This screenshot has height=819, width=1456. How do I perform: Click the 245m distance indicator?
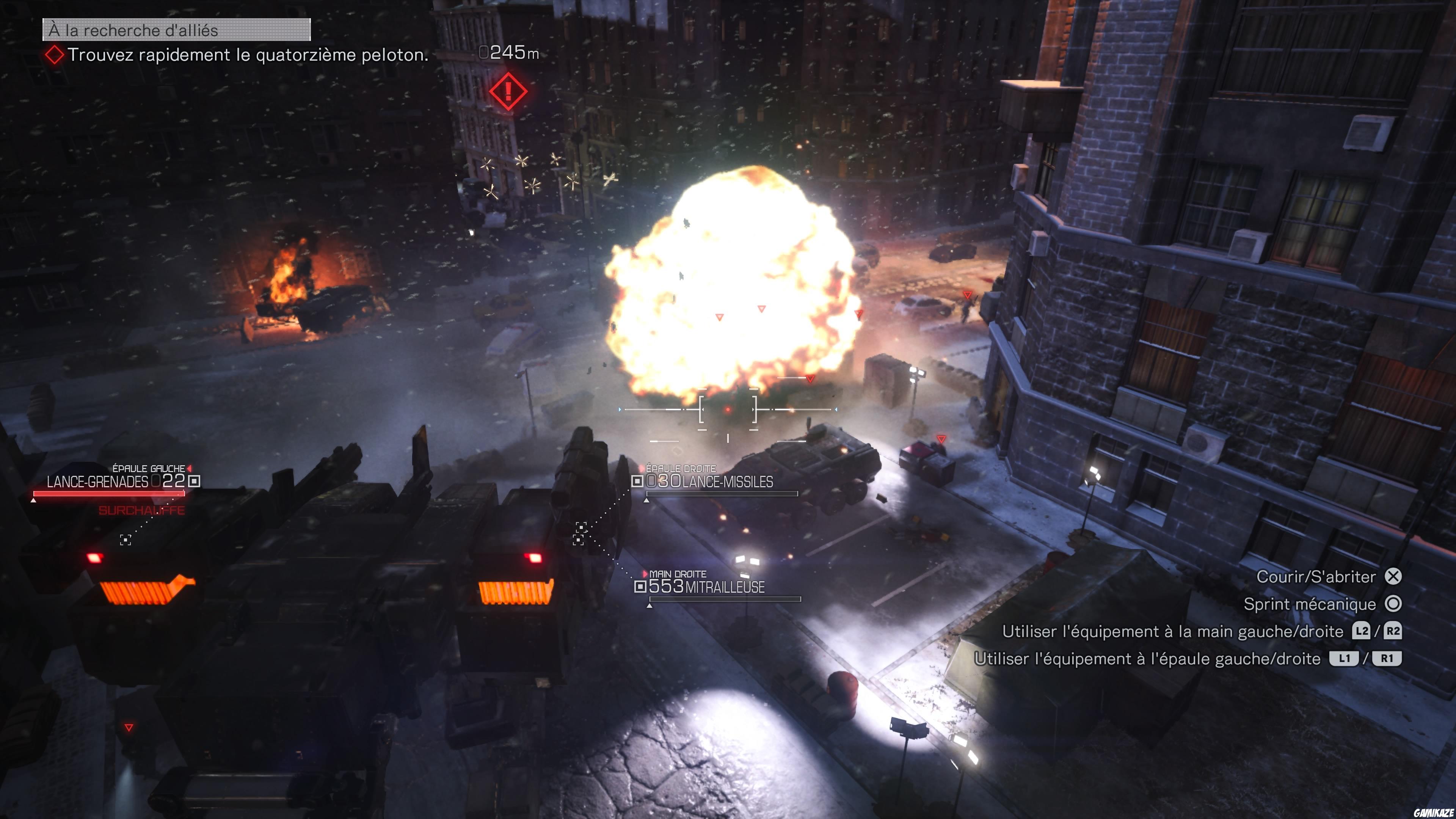pos(509,53)
